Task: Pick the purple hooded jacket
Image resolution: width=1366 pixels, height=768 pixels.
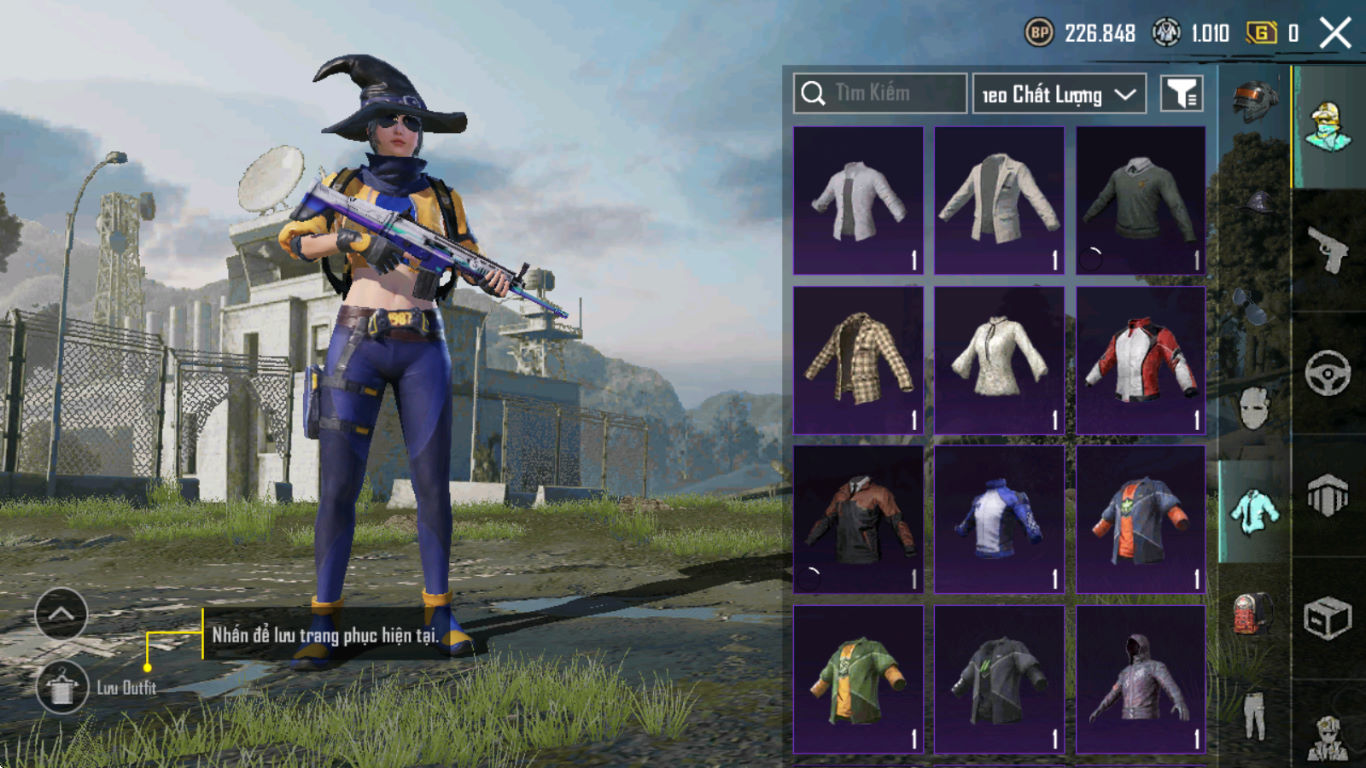Action: point(1140,679)
